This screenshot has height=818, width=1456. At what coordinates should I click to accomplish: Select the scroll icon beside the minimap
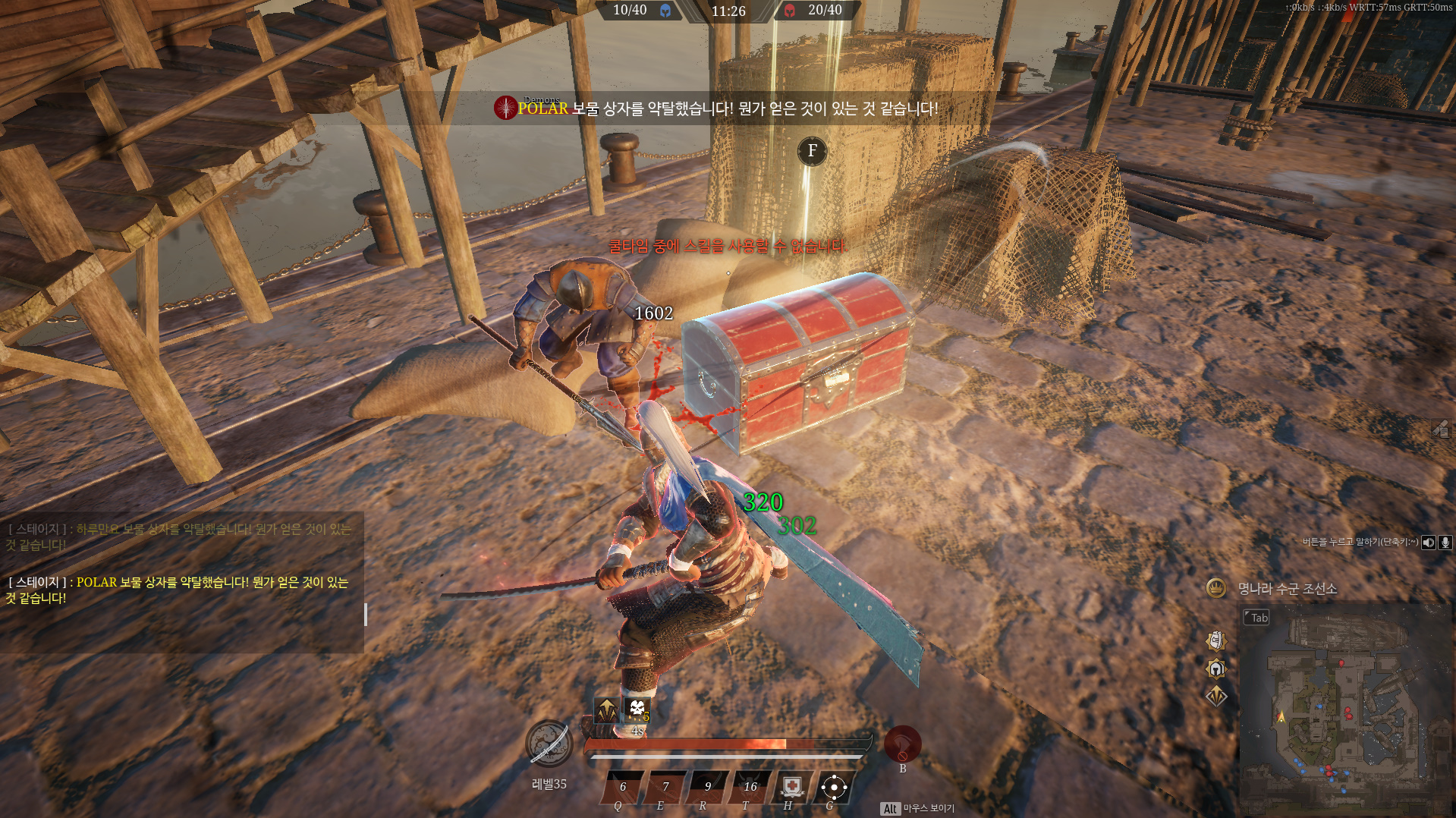coord(1216,641)
